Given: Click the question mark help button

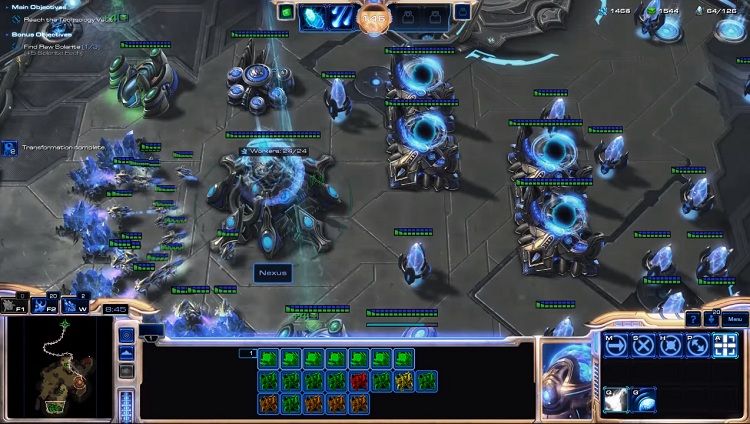Looking at the screenshot, I should pyautogui.click(x=693, y=319).
